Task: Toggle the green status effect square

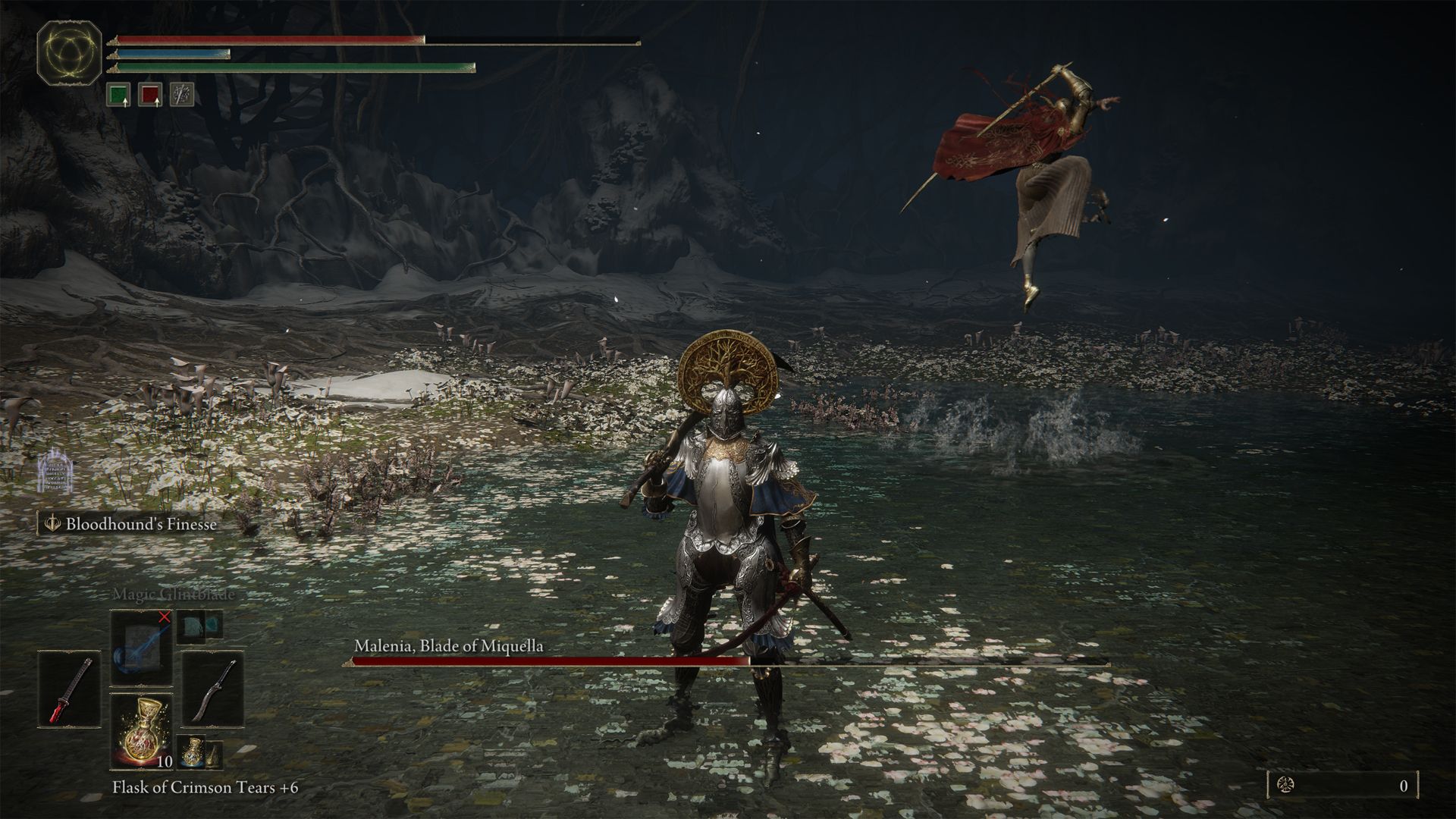Action: 119,95
